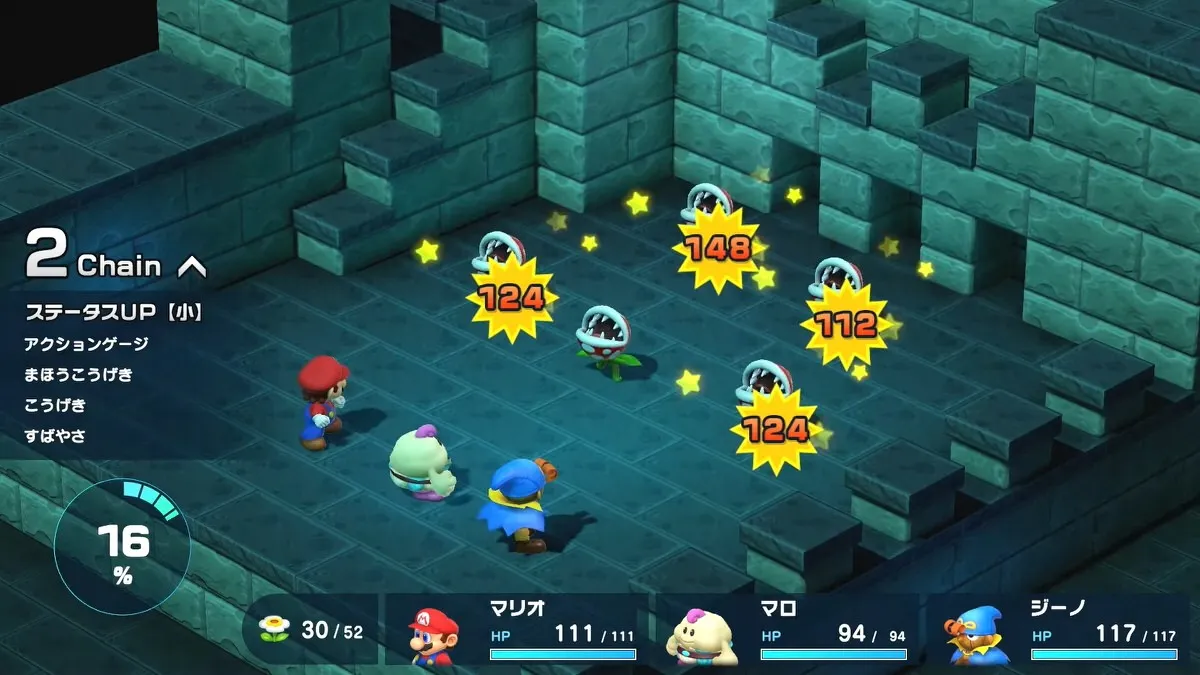Select Geno's party status panel
This screenshot has height=675, width=1200.
[x=1058, y=631]
